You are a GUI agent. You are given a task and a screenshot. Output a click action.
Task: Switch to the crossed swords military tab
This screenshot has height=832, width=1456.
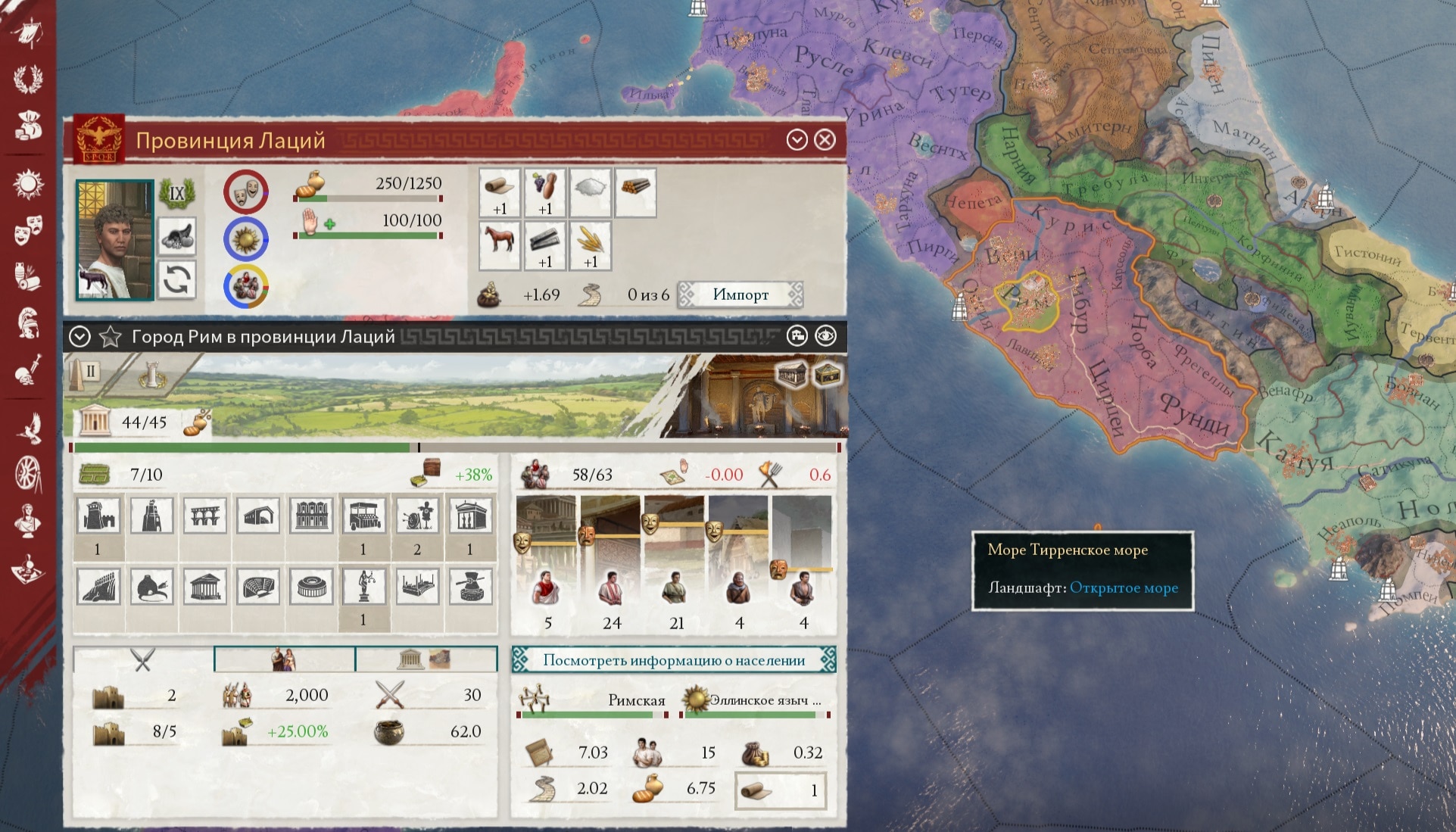(x=143, y=659)
